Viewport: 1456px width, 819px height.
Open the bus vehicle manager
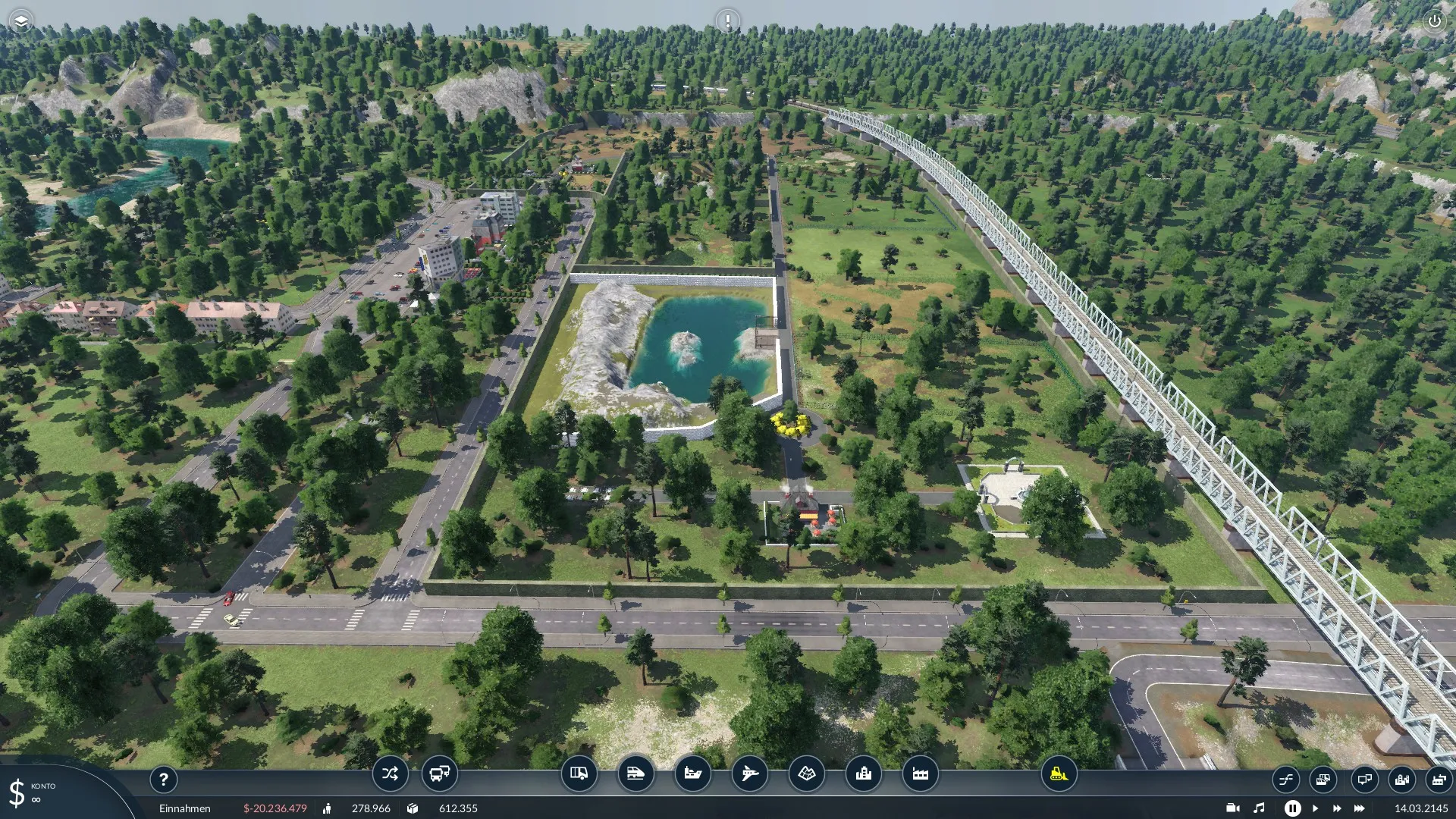tap(439, 774)
